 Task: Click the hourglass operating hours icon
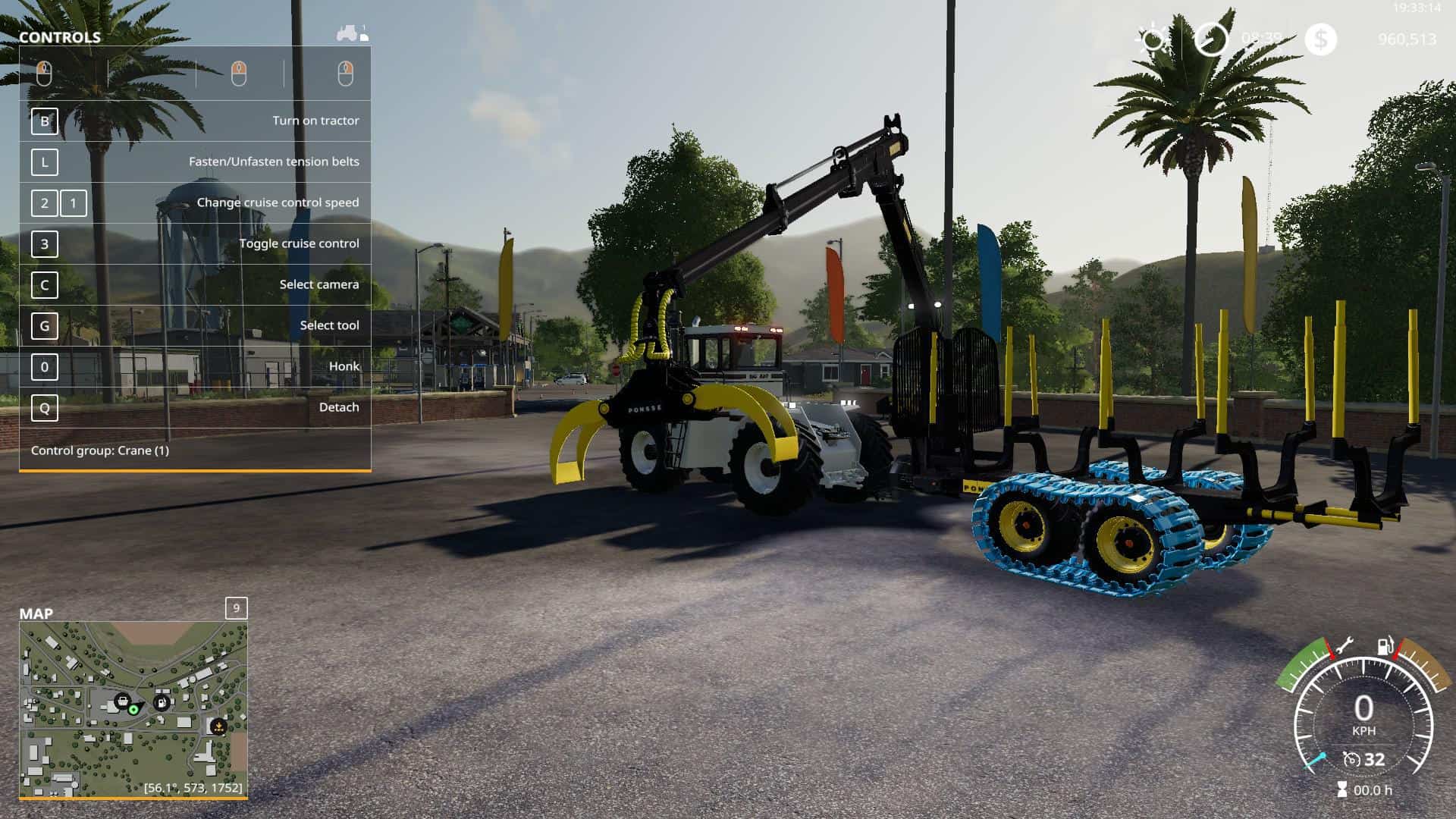(x=1341, y=790)
